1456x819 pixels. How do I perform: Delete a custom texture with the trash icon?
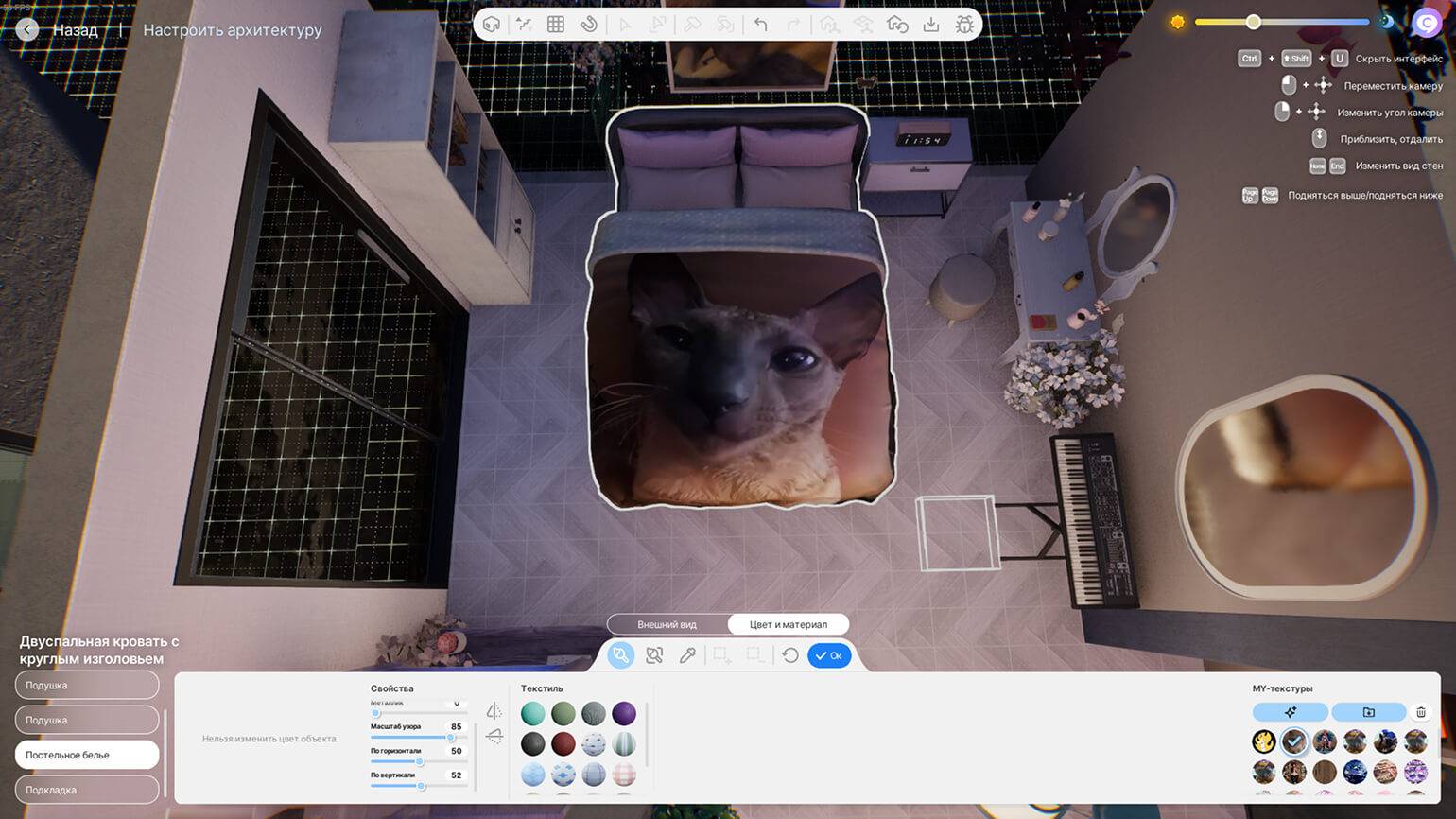coord(1420,712)
